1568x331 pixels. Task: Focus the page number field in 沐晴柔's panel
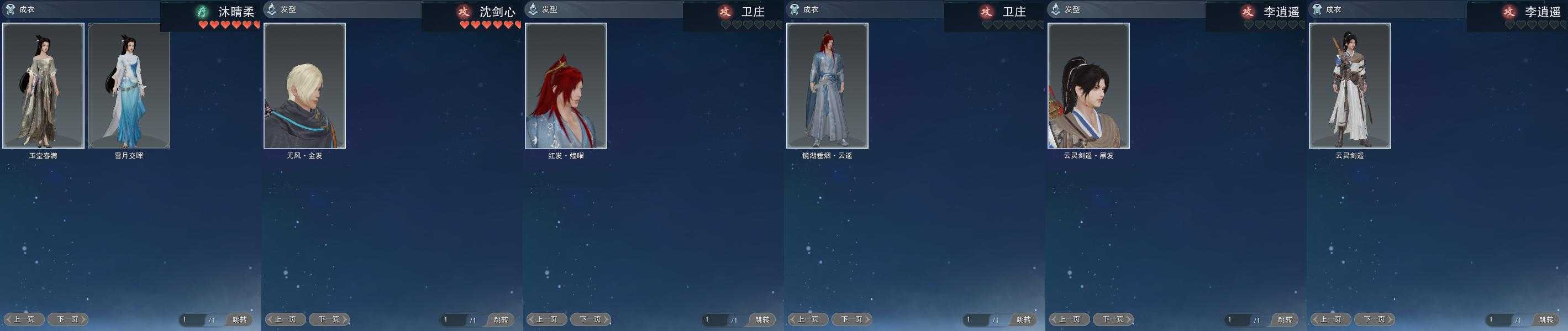point(191,319)
